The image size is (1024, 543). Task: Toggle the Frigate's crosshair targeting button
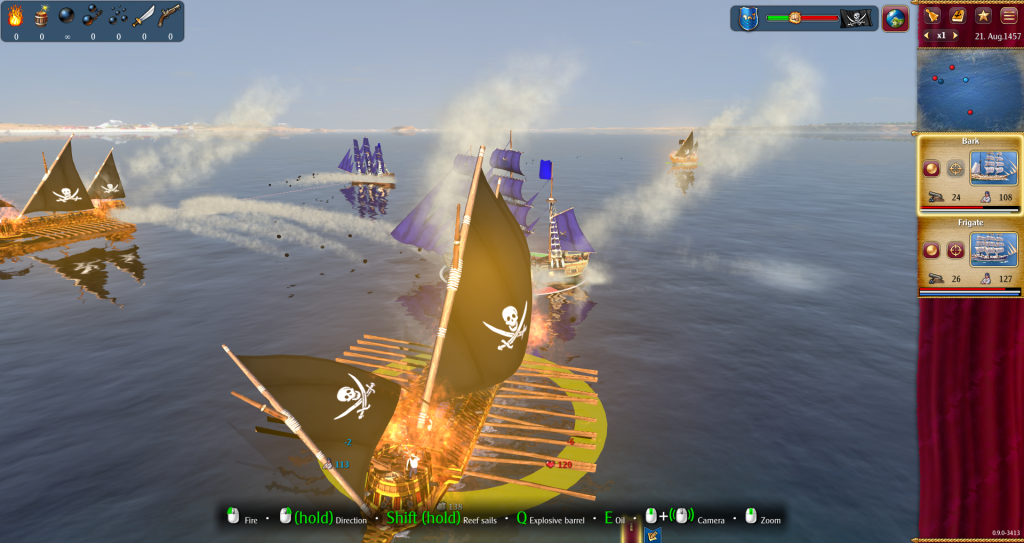point(955,249)
